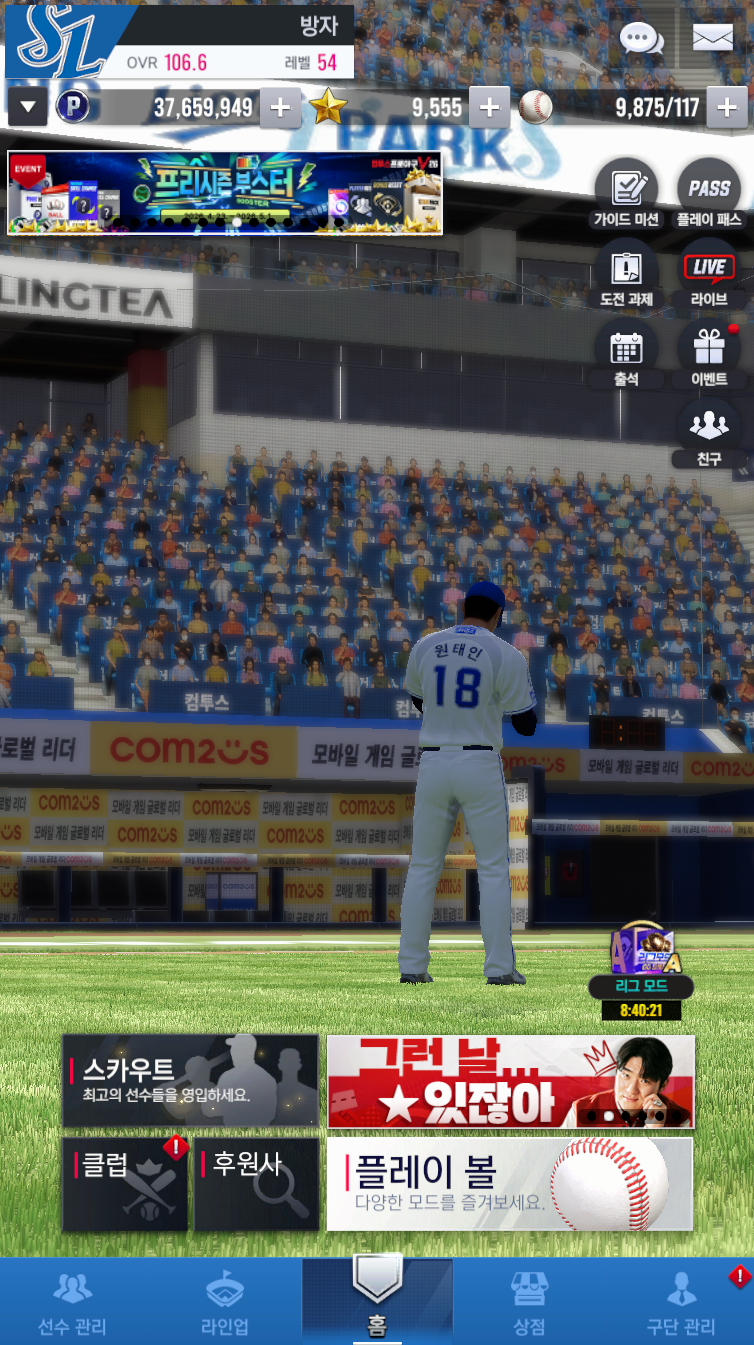Viewport: 754px width, 1345px height.
Task: Open the 친구 friends list
Action: click(709, 434)
